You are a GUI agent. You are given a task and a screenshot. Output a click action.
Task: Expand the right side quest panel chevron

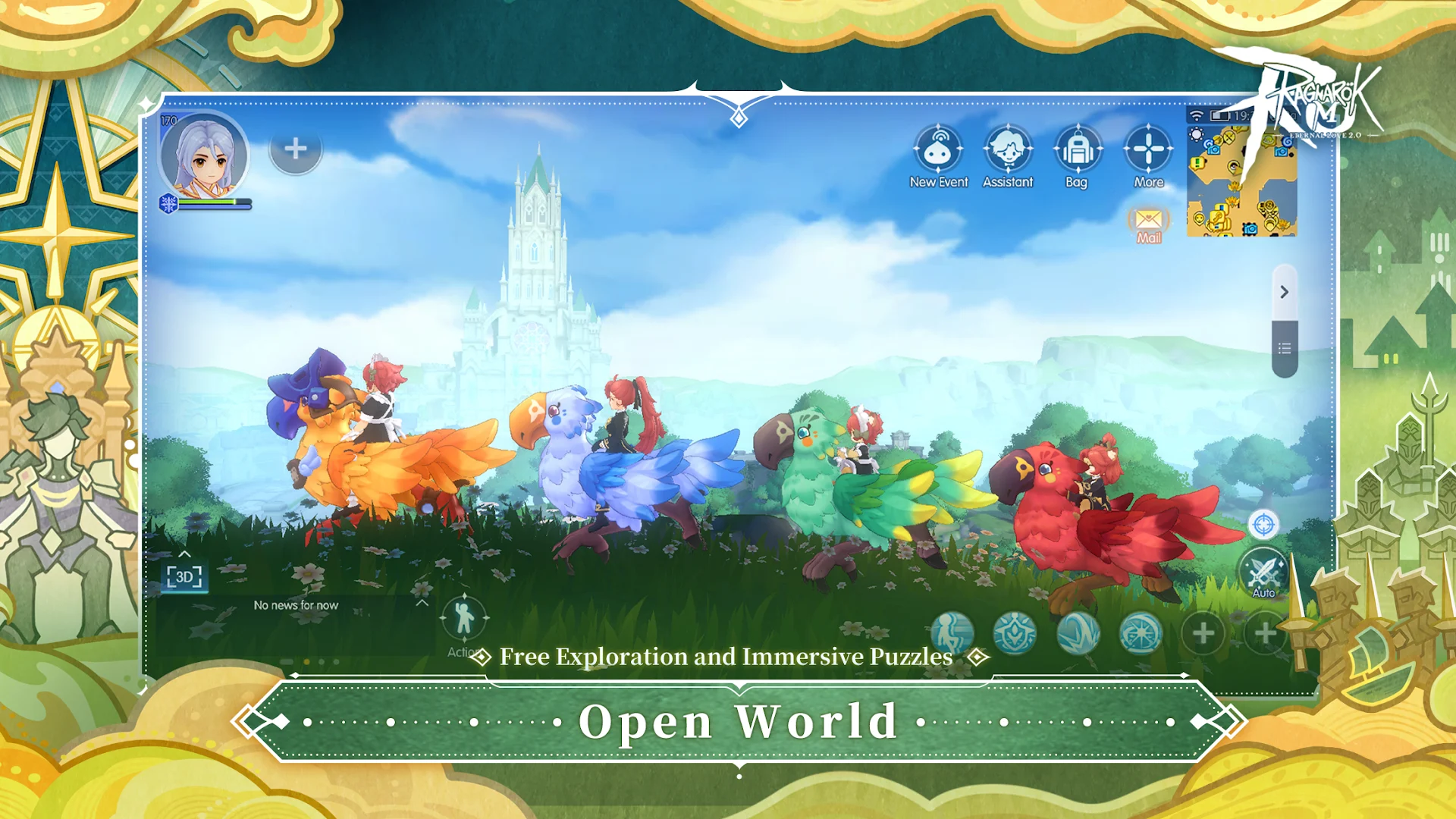1284,292
